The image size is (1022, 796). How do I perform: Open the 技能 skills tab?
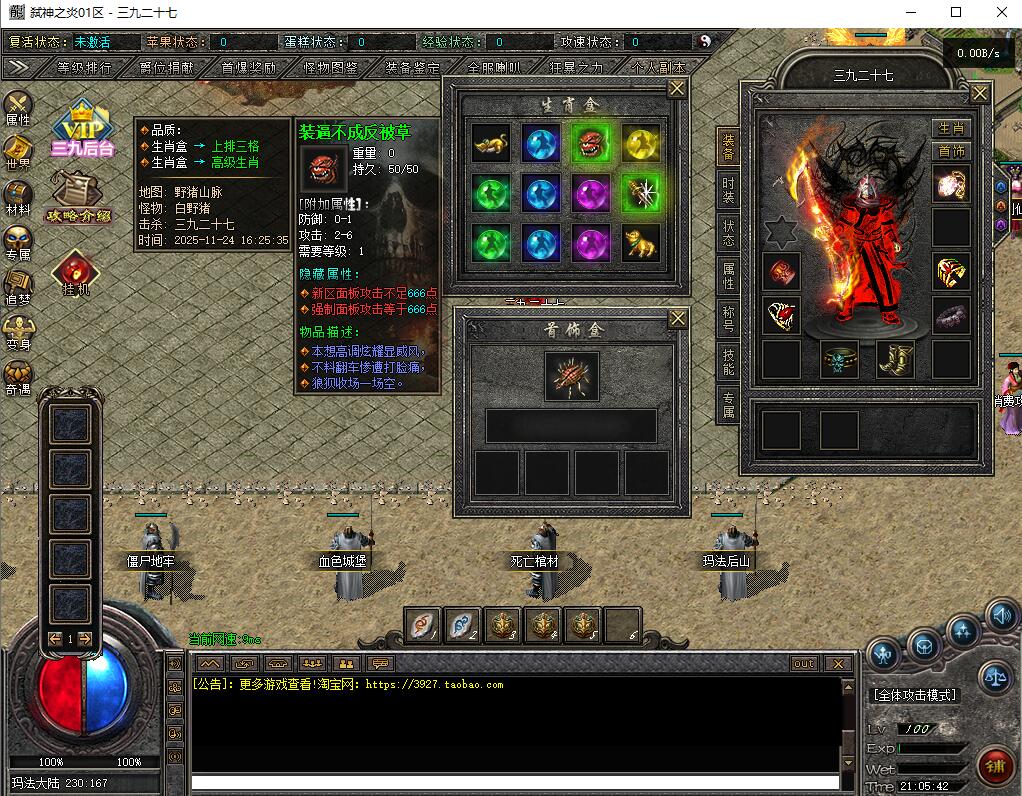tap(728, 361)
